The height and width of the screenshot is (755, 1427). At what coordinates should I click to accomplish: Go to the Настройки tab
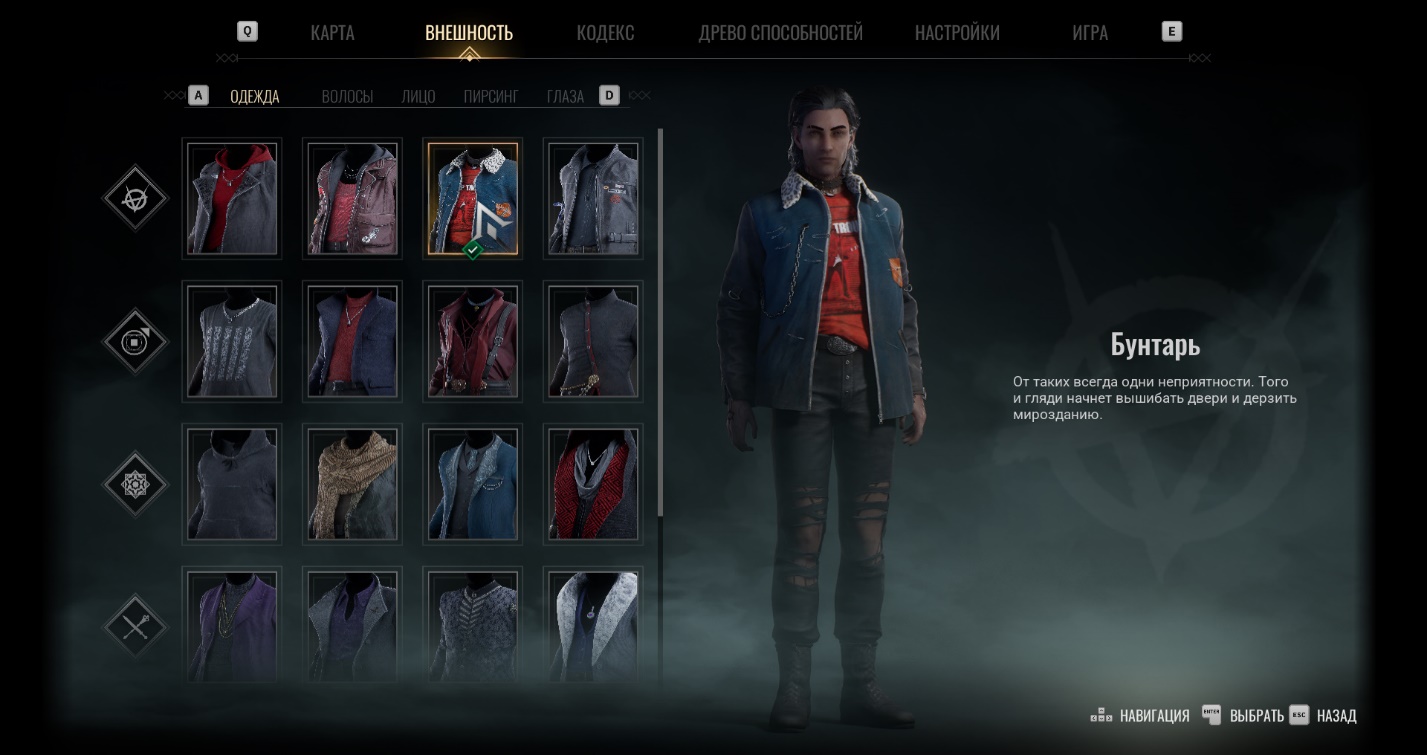click(x=957, y=32)
